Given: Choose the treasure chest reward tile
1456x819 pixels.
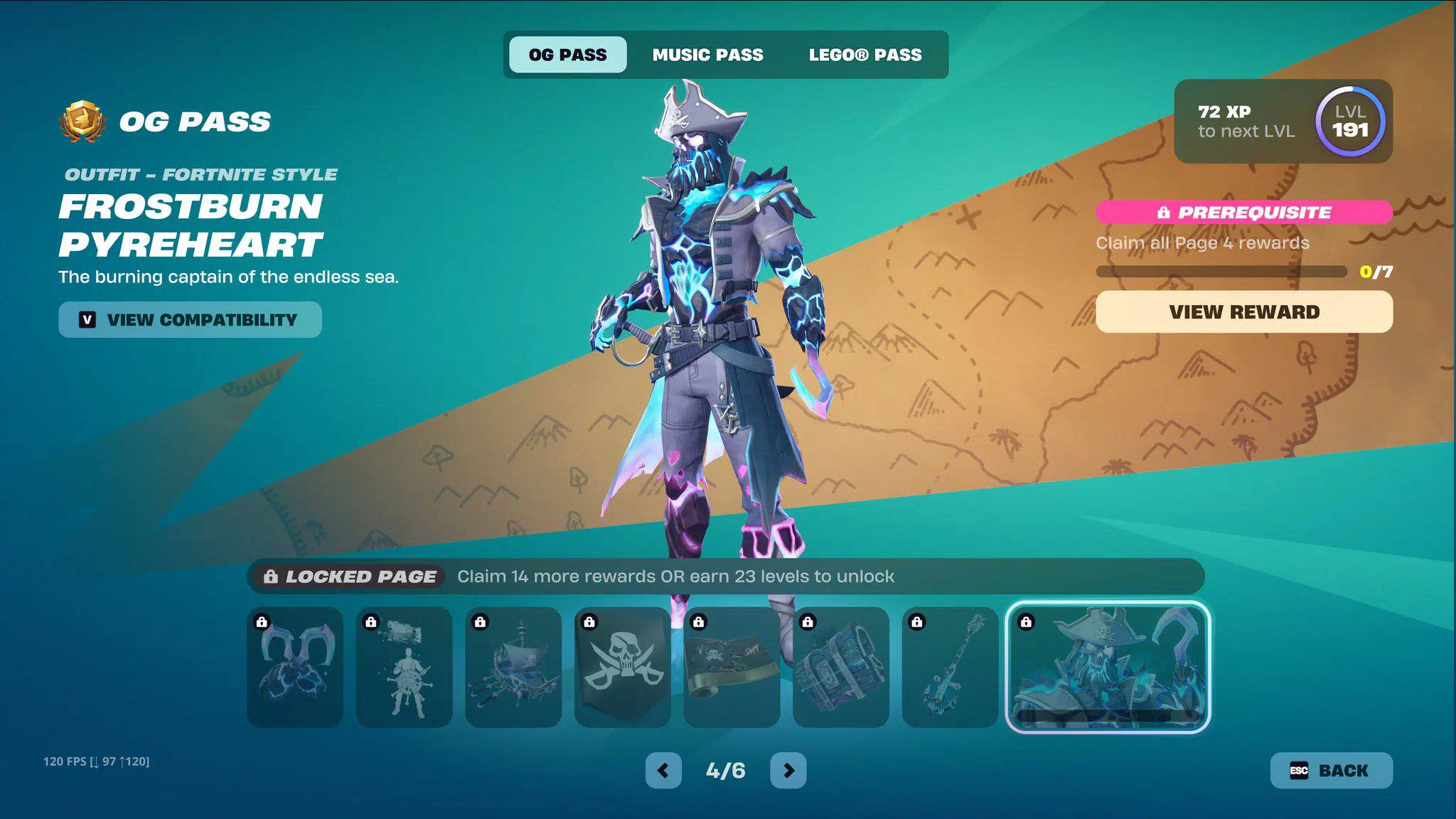Looking at the screenshot, I should tap(841, 667).
